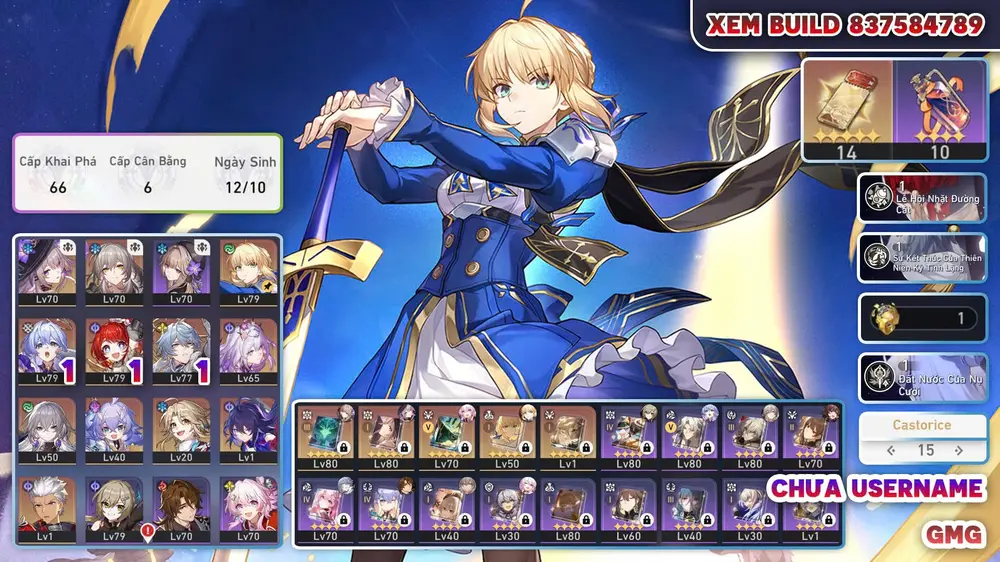Image resolution: width=1000 pixels, height=562 pixels.
Task: Select the Lv40 character portrait
Action: pos(114,429)
